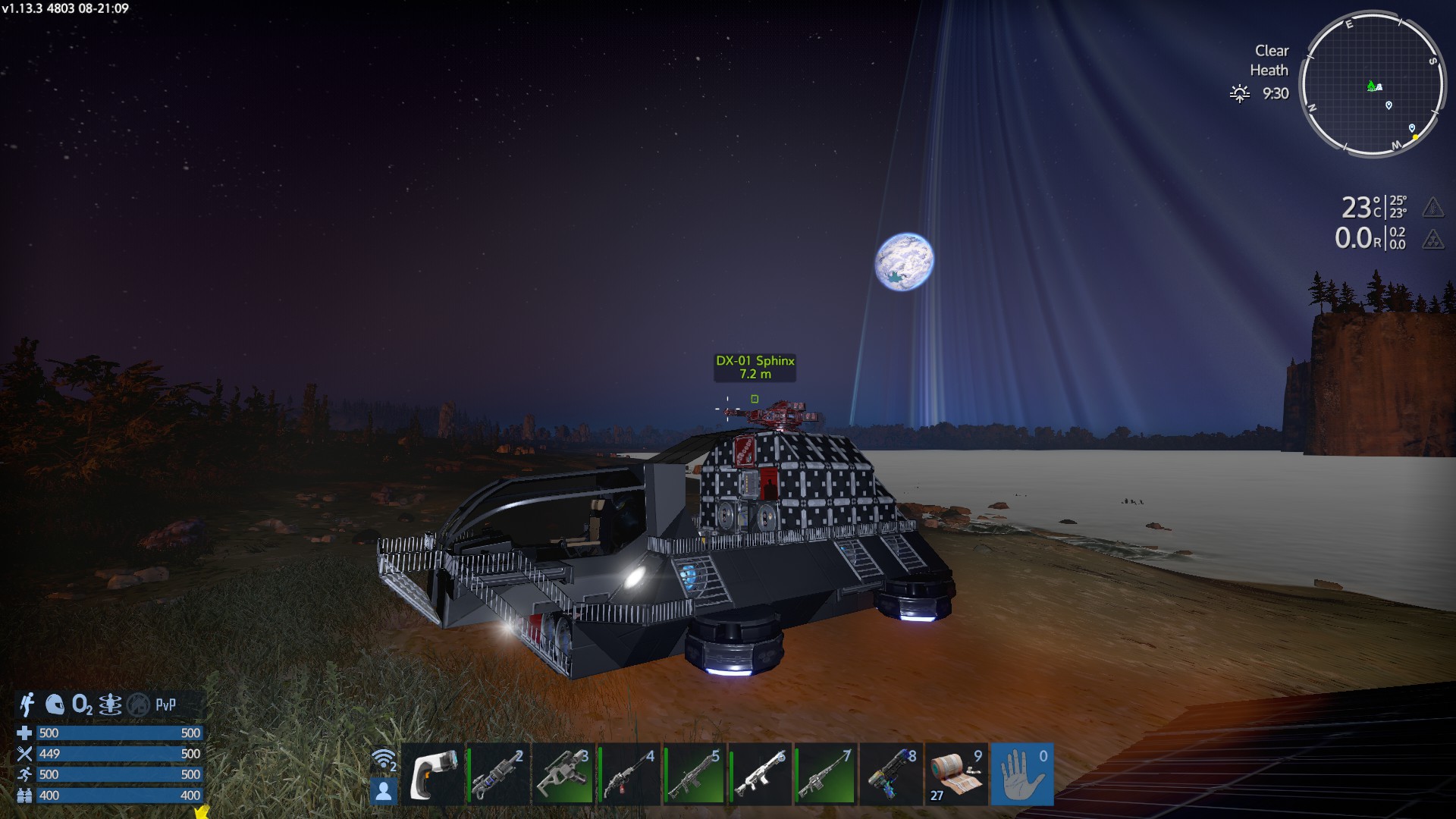Choose the grey launcher in slot 3
The image size is (1456, 819).
coord(563,774)
